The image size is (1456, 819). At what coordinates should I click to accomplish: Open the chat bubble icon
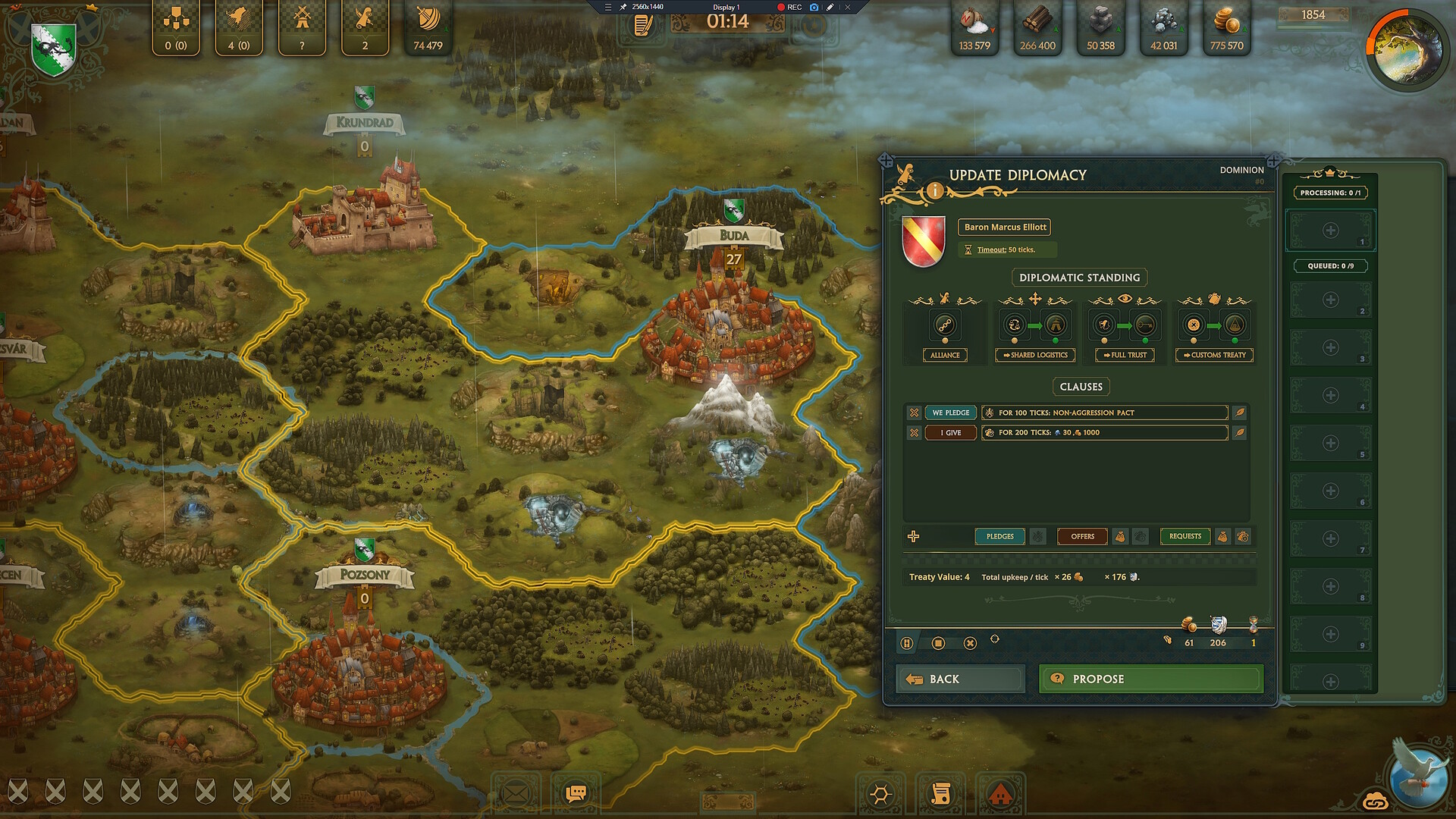click(575, 792)
